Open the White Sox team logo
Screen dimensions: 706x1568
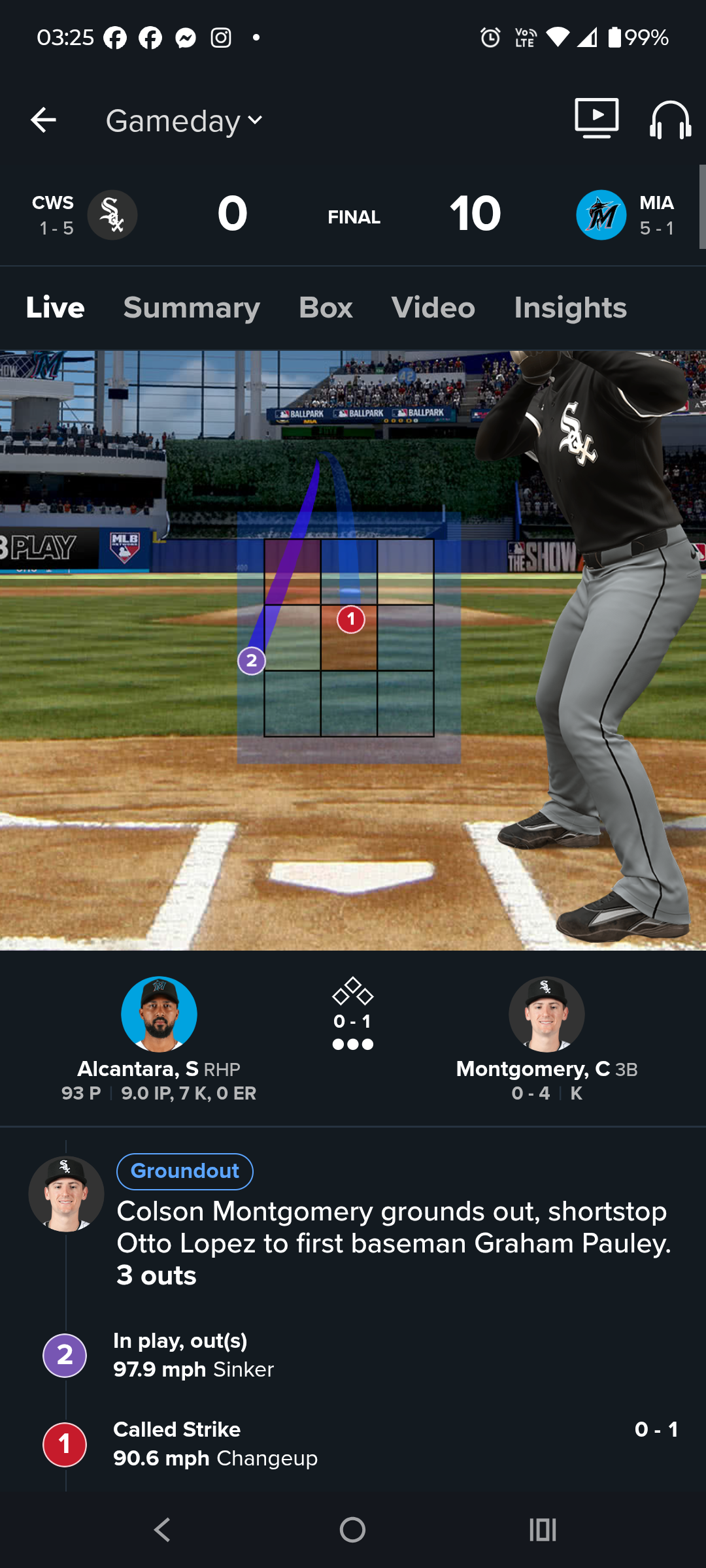(112, 215)
